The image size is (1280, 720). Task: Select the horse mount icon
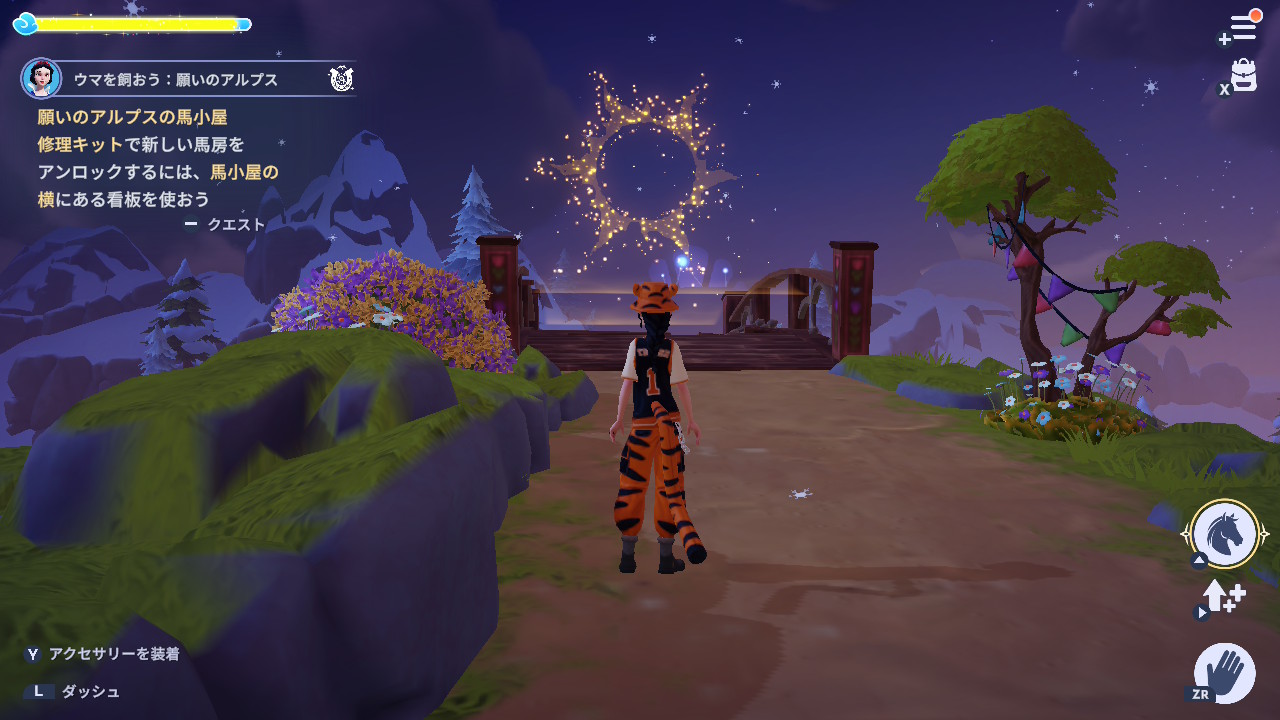pos(1225,534)
